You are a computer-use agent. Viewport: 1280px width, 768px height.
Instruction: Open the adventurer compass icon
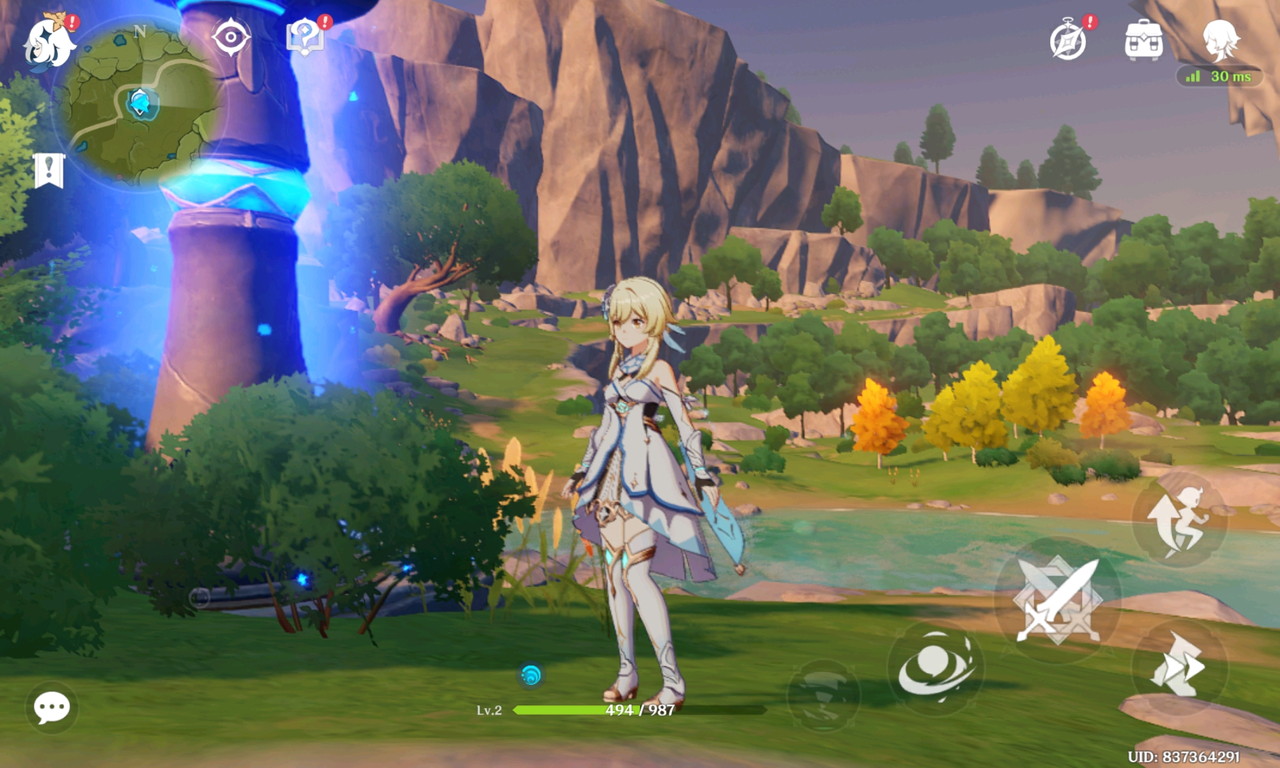(1068, 40)
